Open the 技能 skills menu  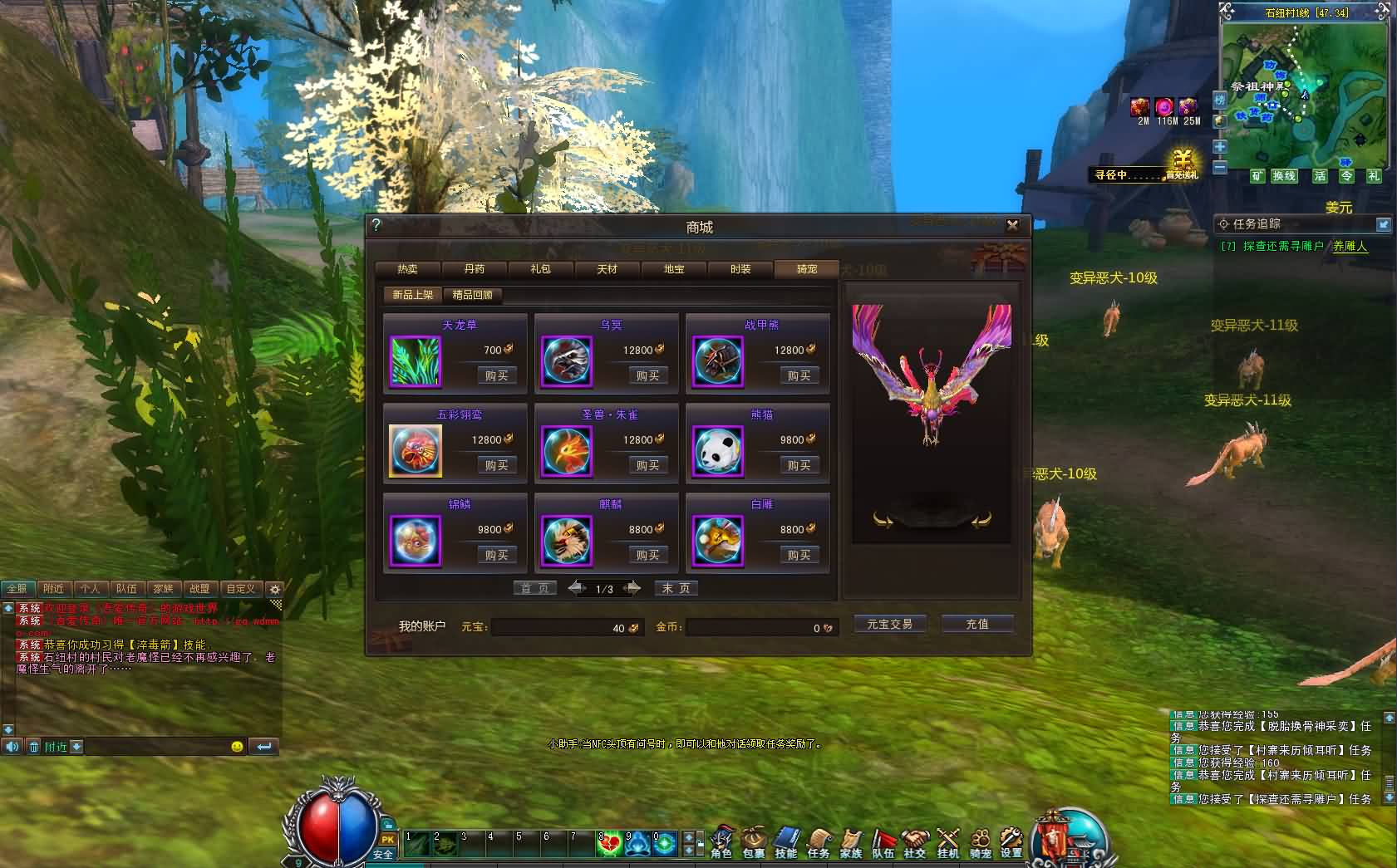tap(785, 841)
